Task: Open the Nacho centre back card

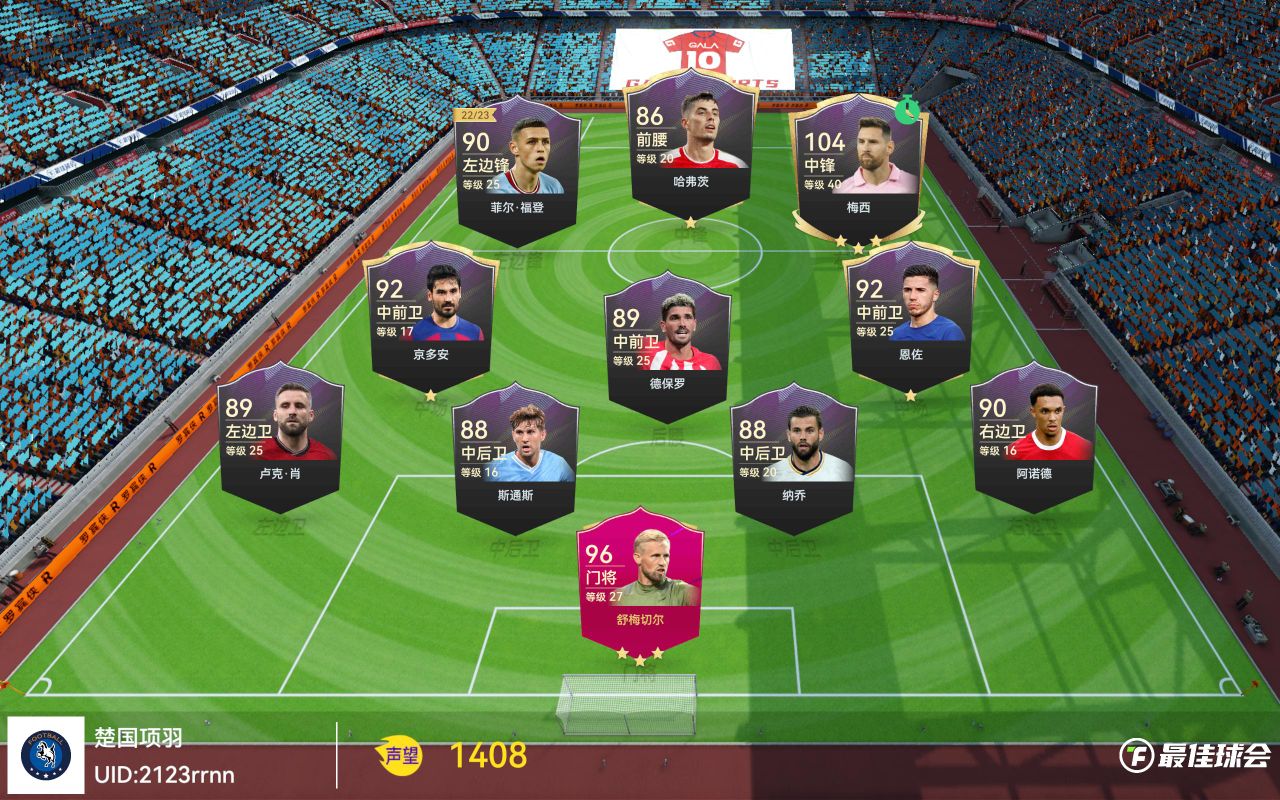Action: (794, 455)
